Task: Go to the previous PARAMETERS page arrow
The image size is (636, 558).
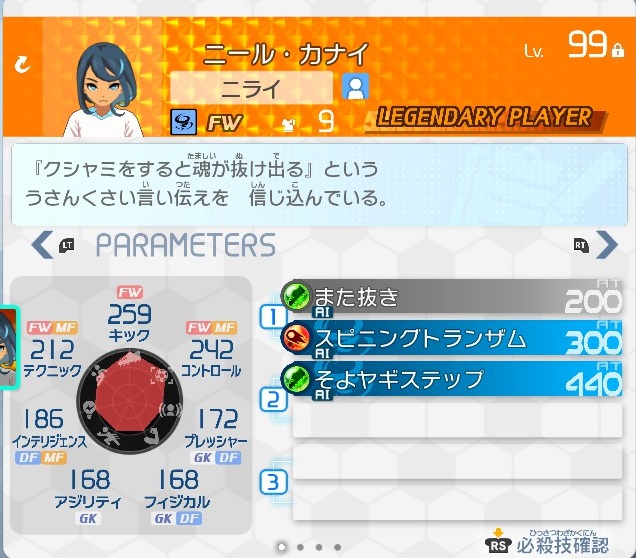Action: click(44, 244)
